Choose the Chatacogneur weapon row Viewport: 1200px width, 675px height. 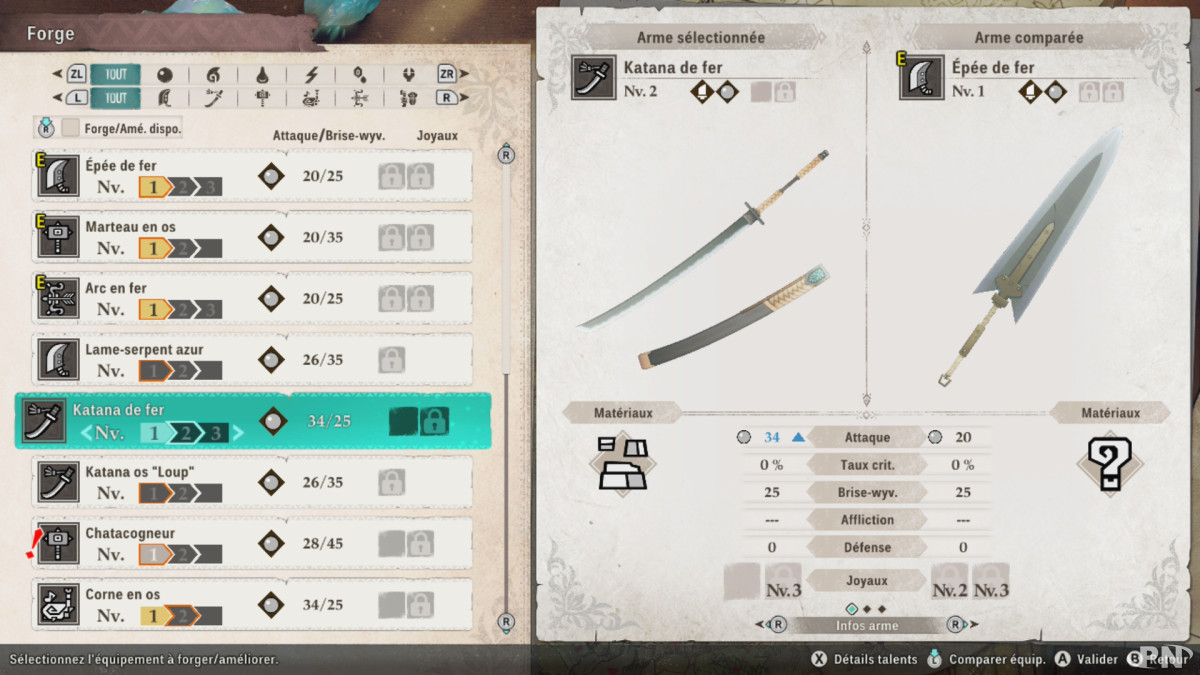coord(252,543)
